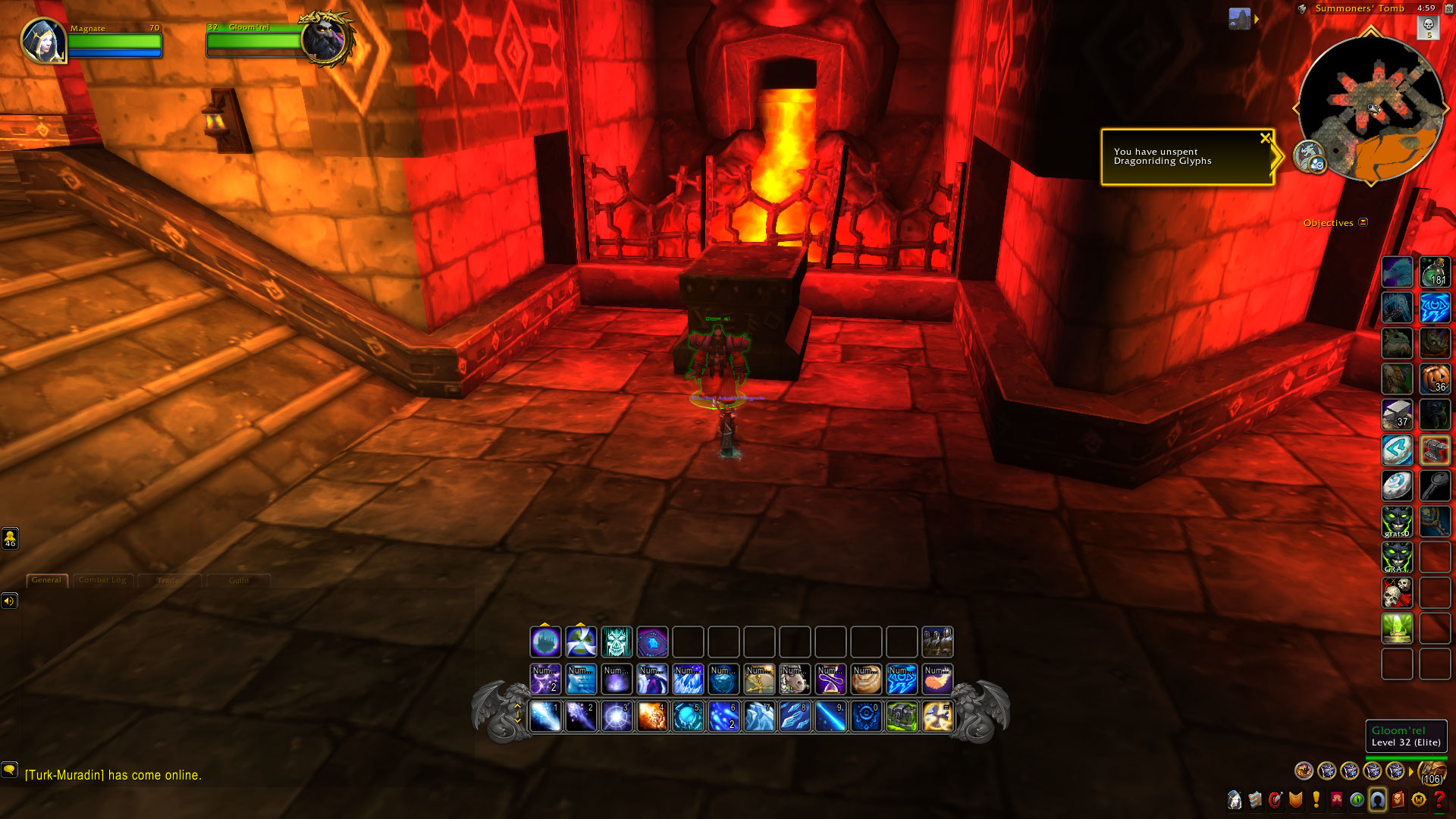The width and height of the screenshot is (1456, 819).
Task: Cast the Frostbolt spell in slot 1
Action: coord(545,717)
